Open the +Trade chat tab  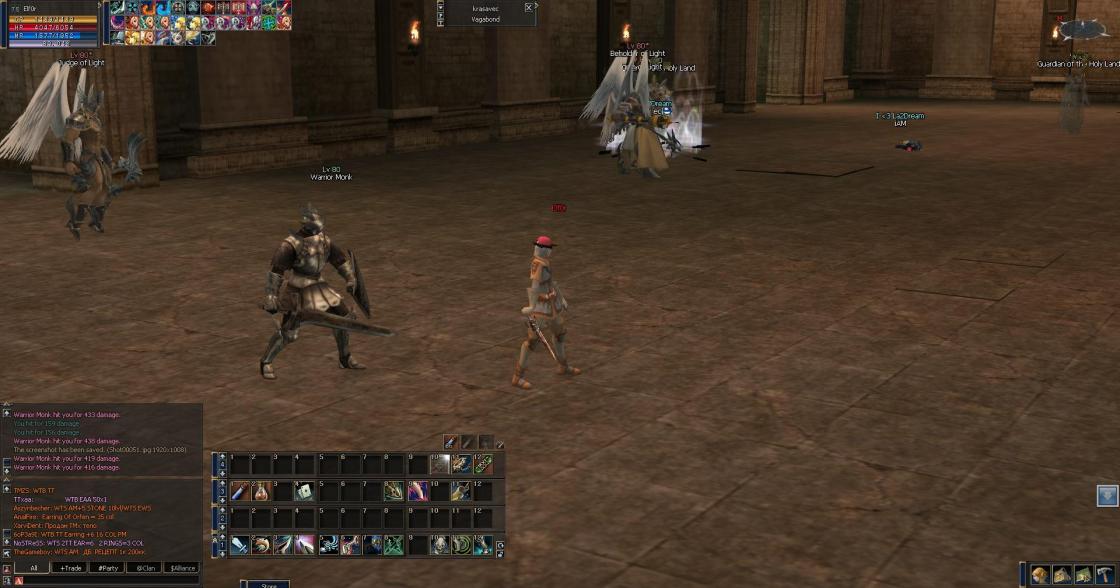70,567
